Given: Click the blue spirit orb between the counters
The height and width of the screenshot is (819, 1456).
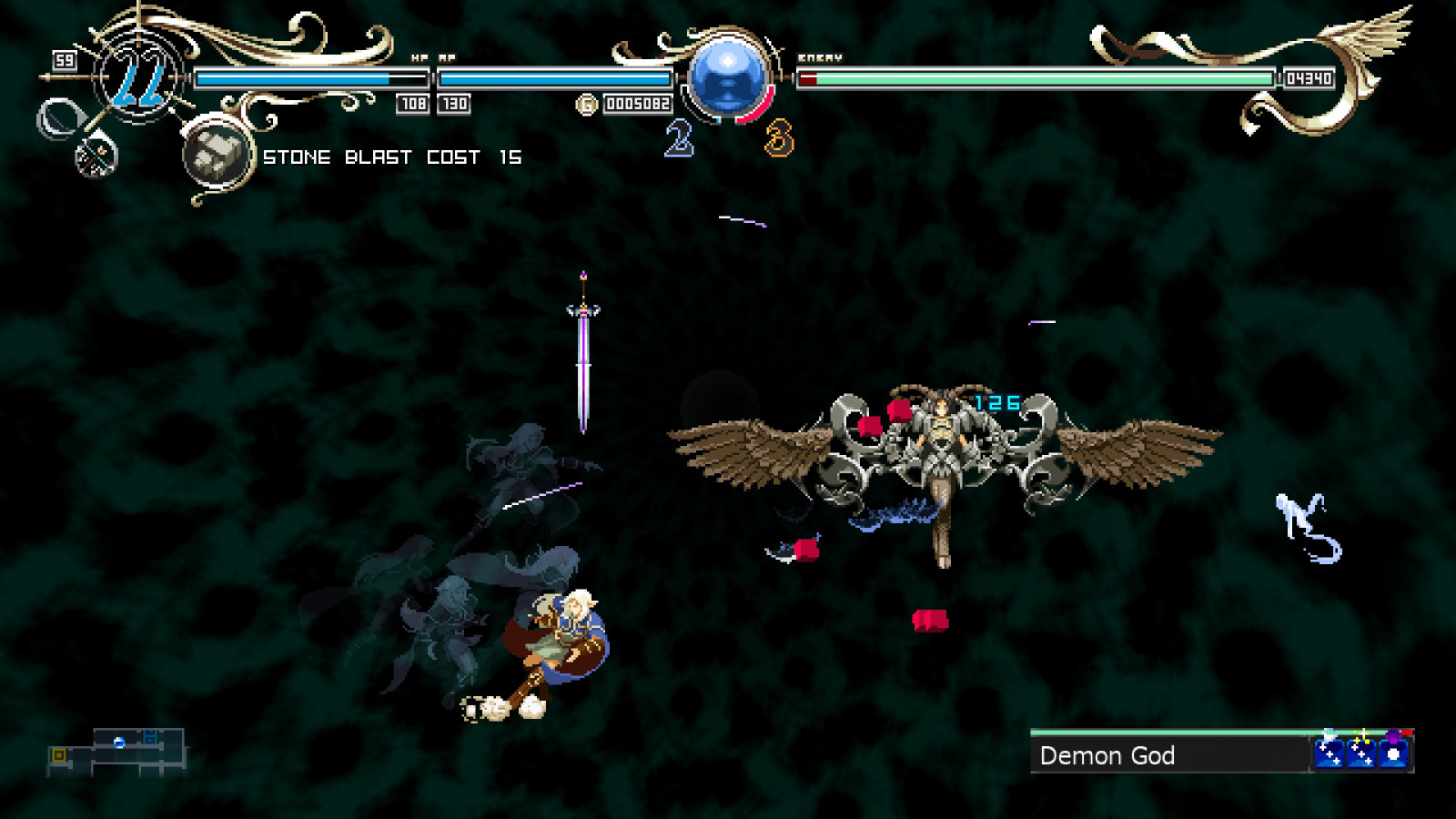Looking at the screenshot, I should (730, 77).
